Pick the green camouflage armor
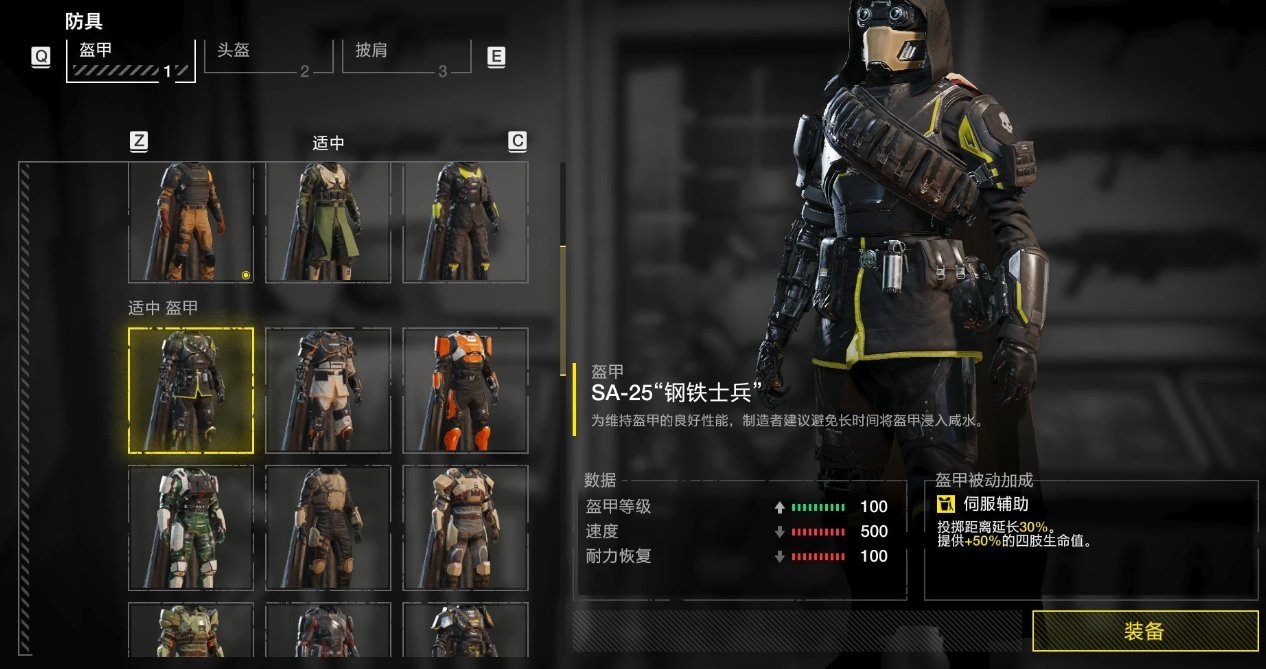Image resolution: width=1266 pixels, height=669 pixels. point(191,527)
